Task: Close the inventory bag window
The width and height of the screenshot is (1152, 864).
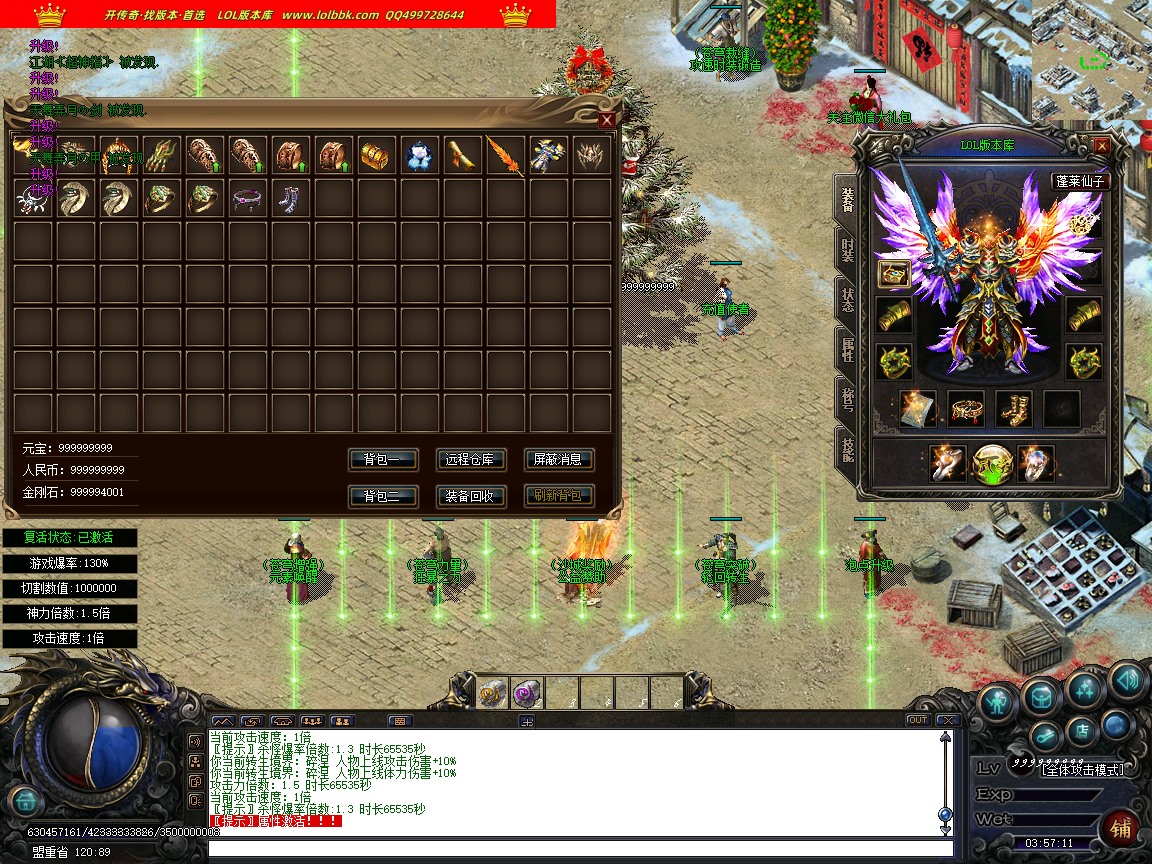Action: pos(606,120)
